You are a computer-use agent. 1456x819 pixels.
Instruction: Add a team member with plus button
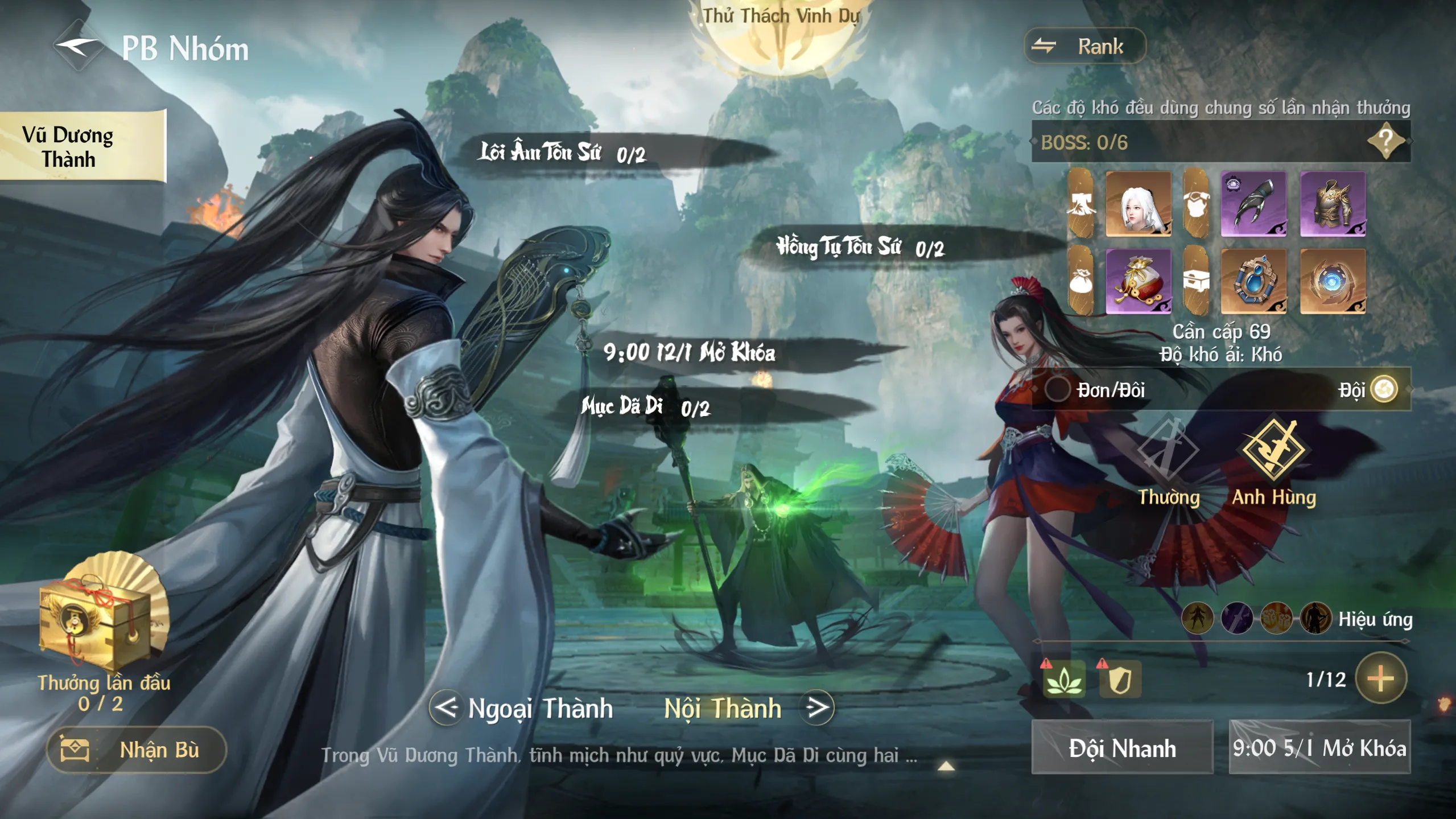tap(1380, 678)
